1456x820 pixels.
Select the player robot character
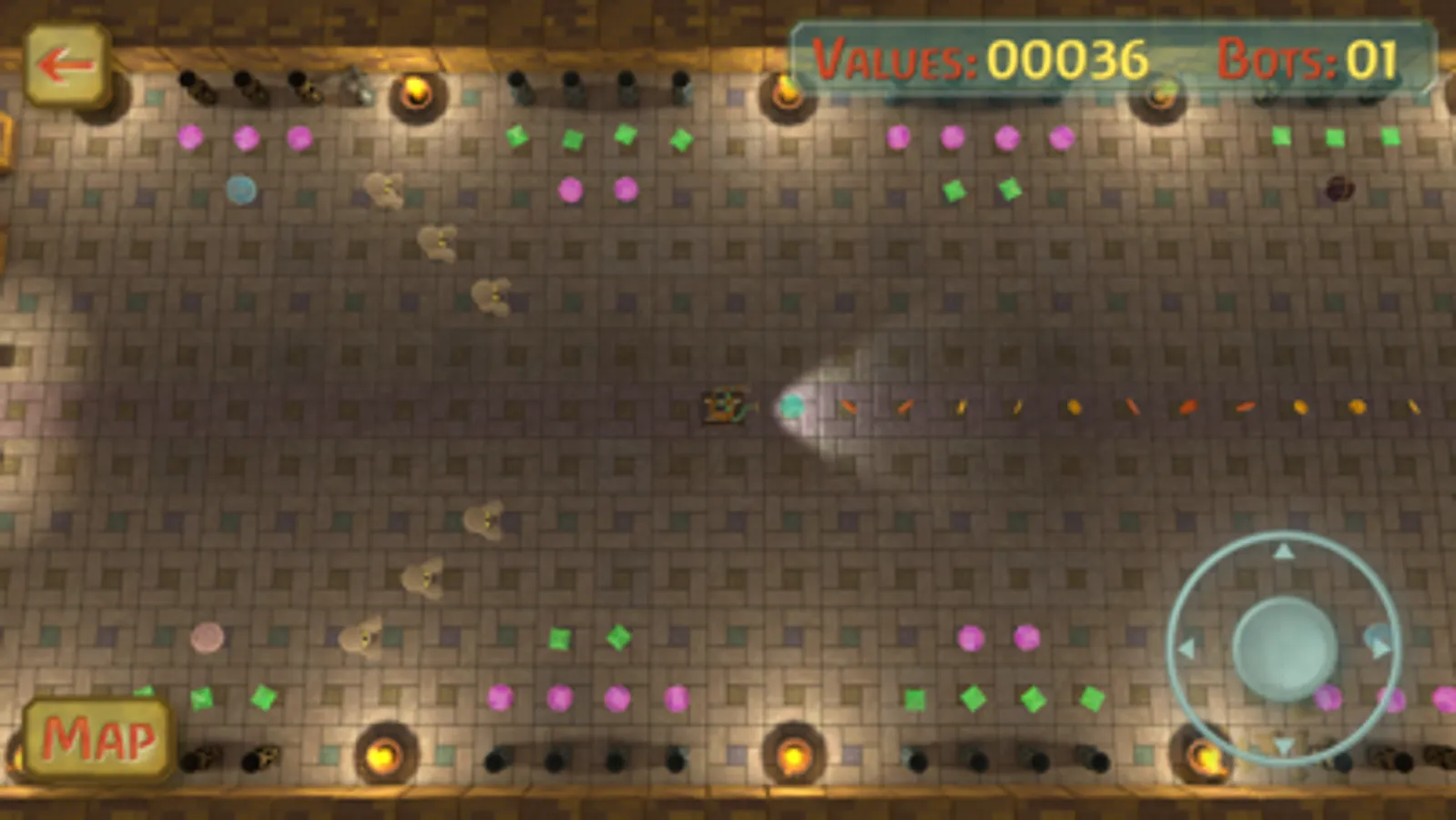pos(724,405)
